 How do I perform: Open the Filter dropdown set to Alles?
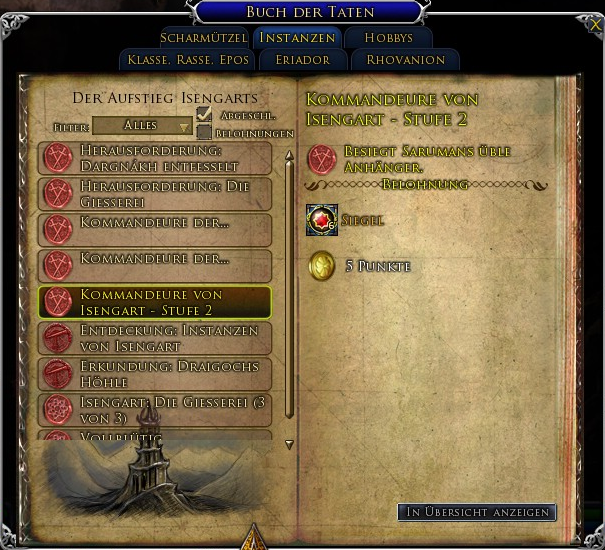point(142,126)
